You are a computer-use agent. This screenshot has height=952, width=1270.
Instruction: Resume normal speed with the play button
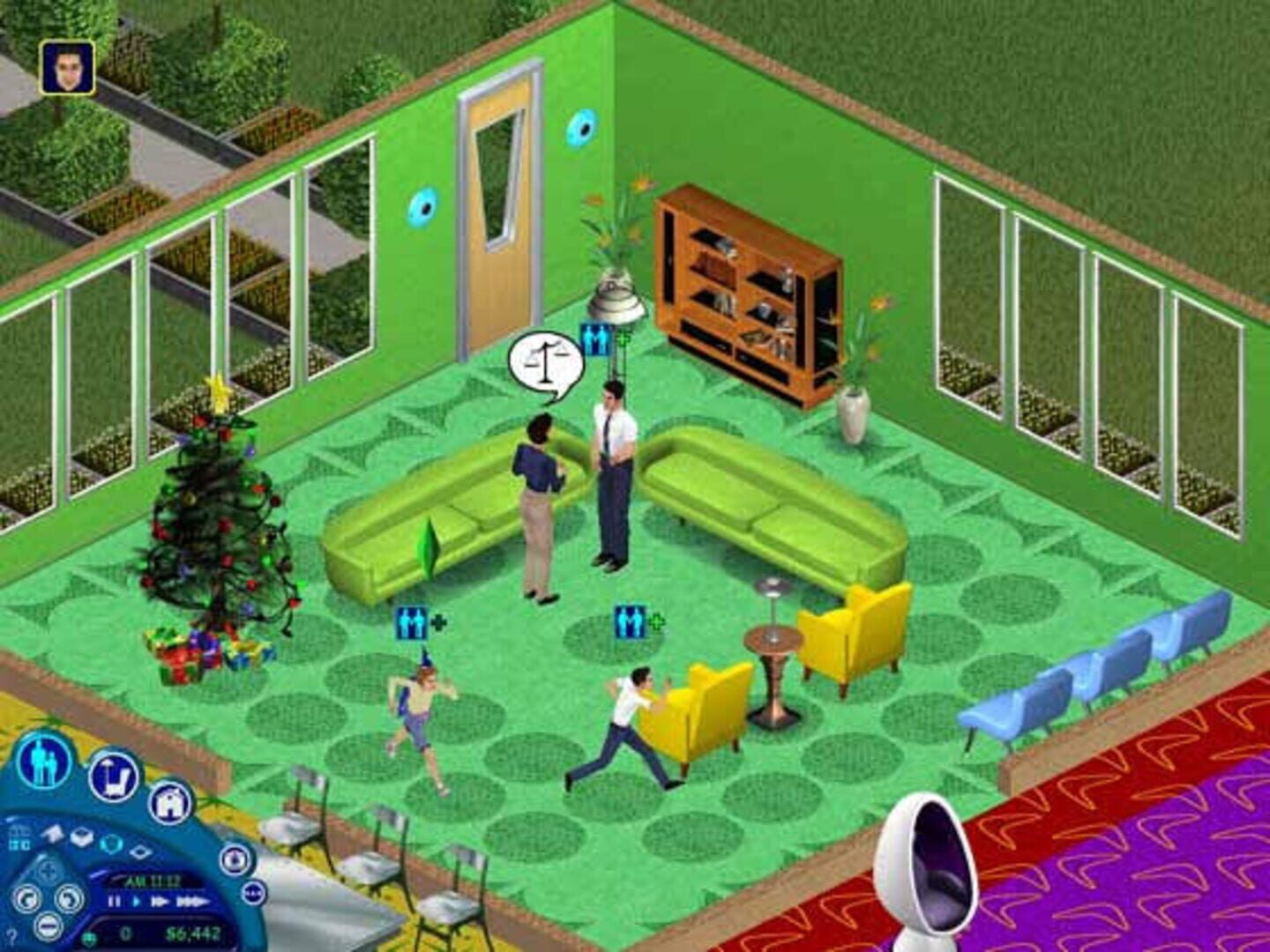click(136, 902)
